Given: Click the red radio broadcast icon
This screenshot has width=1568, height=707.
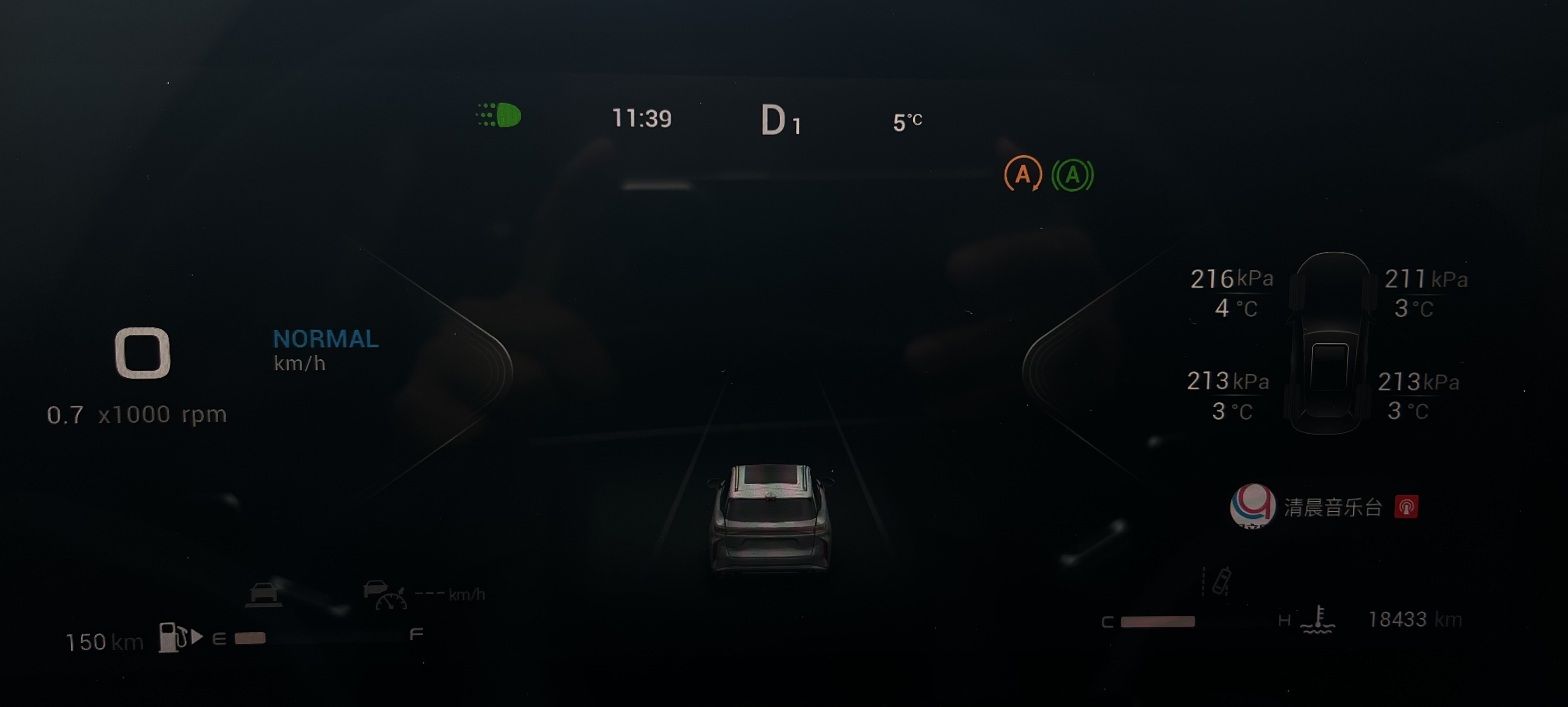Looking at the screenshot, I should [x=1405, y=507].
